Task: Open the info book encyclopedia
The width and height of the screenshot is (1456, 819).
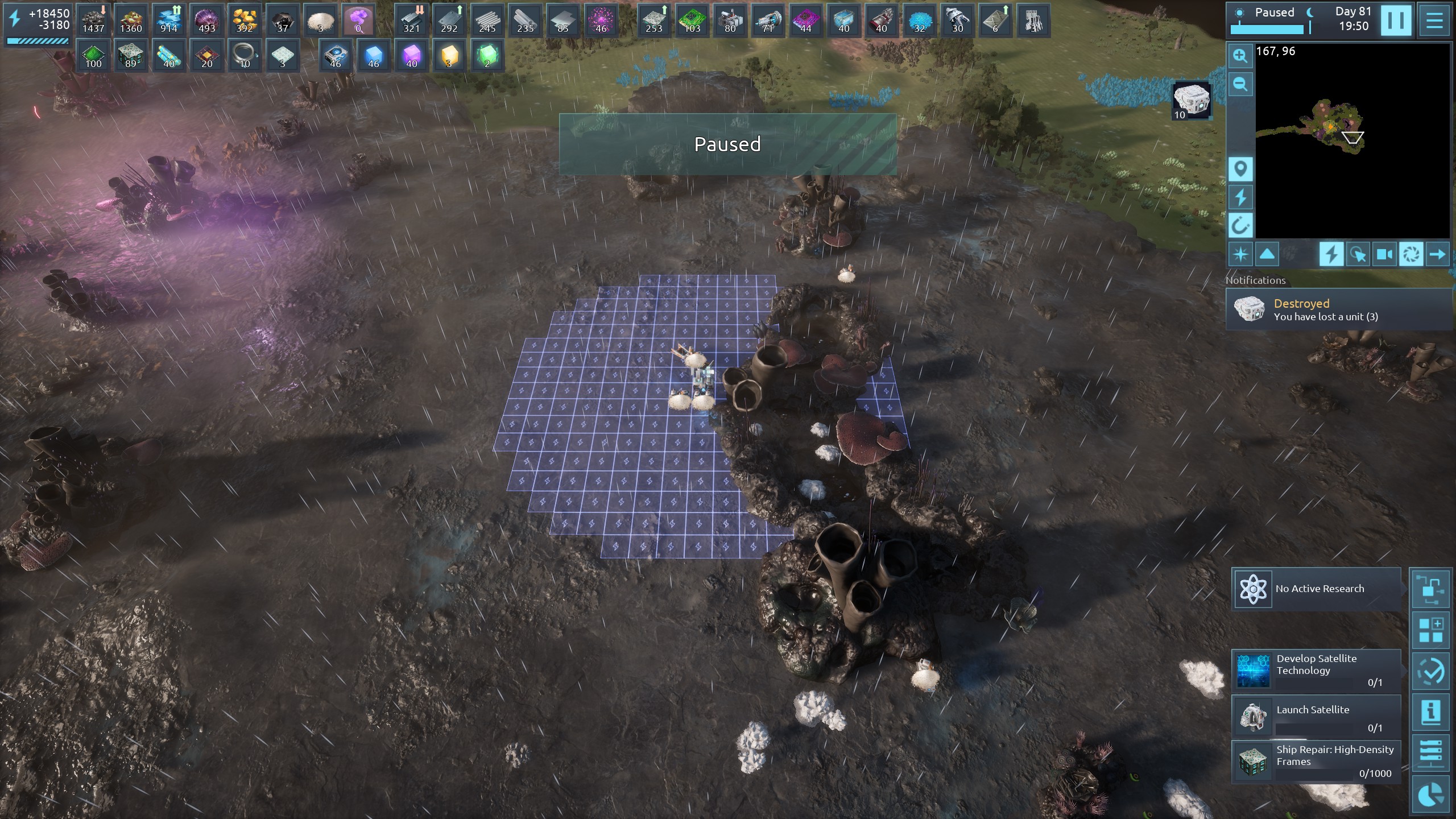Action: click(x=1430, y=712)
